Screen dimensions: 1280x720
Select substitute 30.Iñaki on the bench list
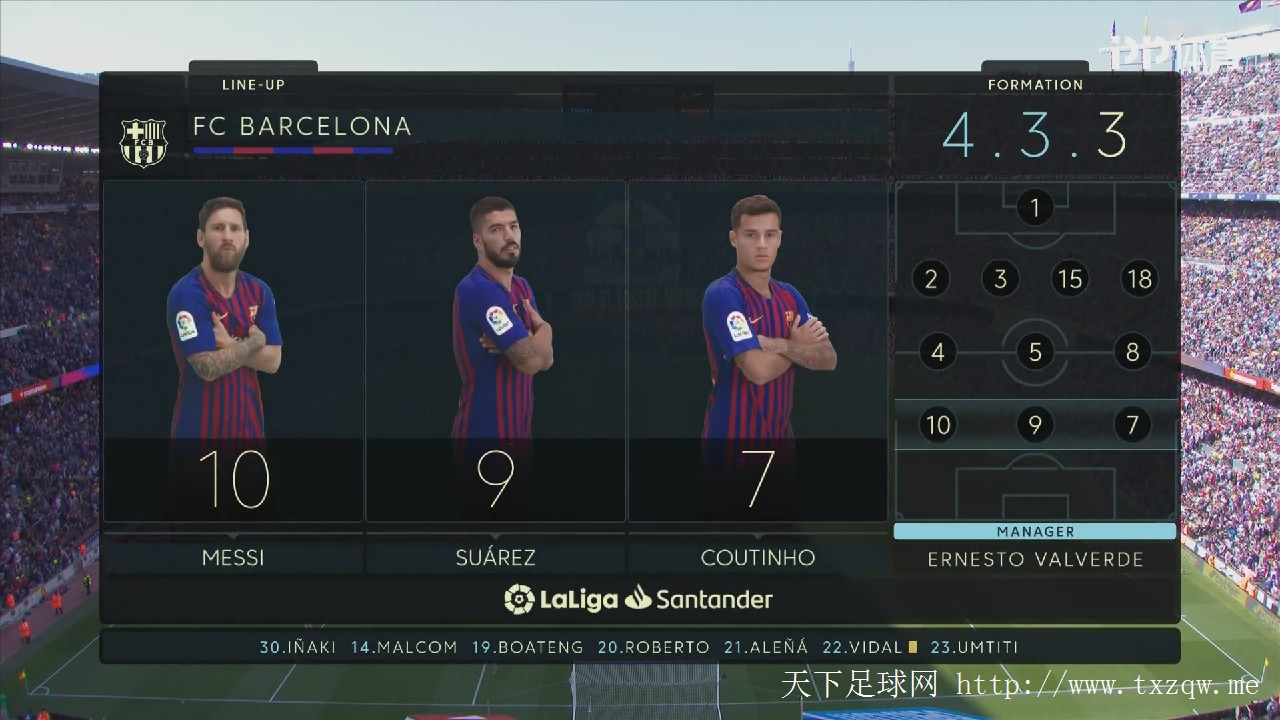(298, 647)
